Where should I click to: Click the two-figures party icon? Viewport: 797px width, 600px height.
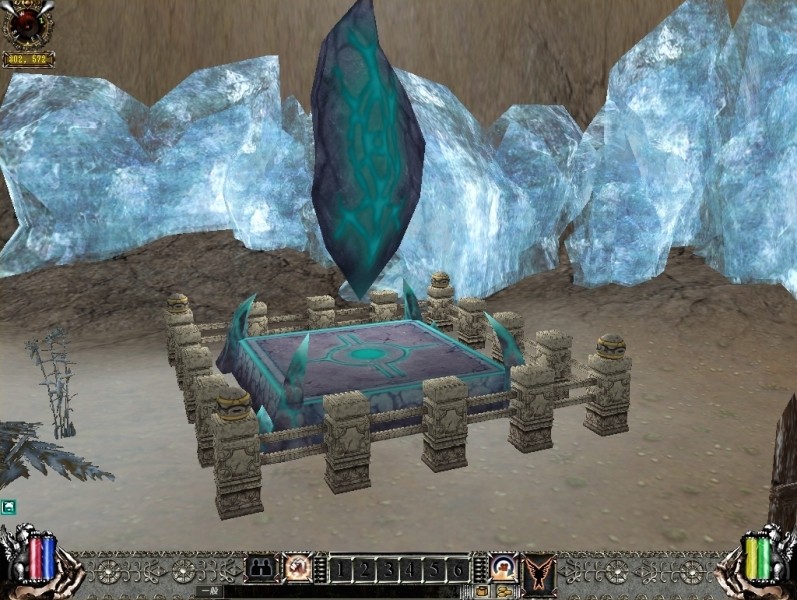[261, 569]
